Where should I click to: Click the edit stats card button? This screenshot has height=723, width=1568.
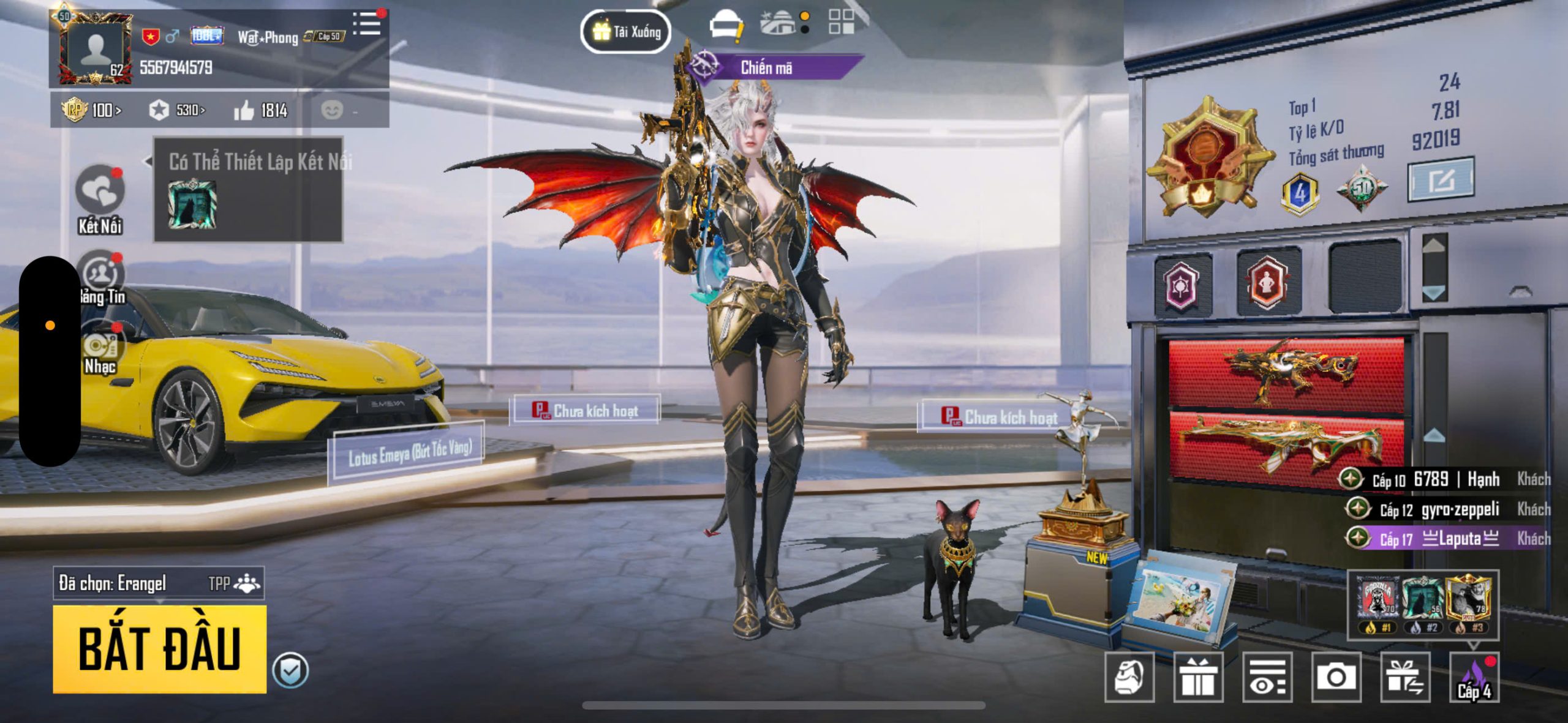click(x=1441, y=180)
